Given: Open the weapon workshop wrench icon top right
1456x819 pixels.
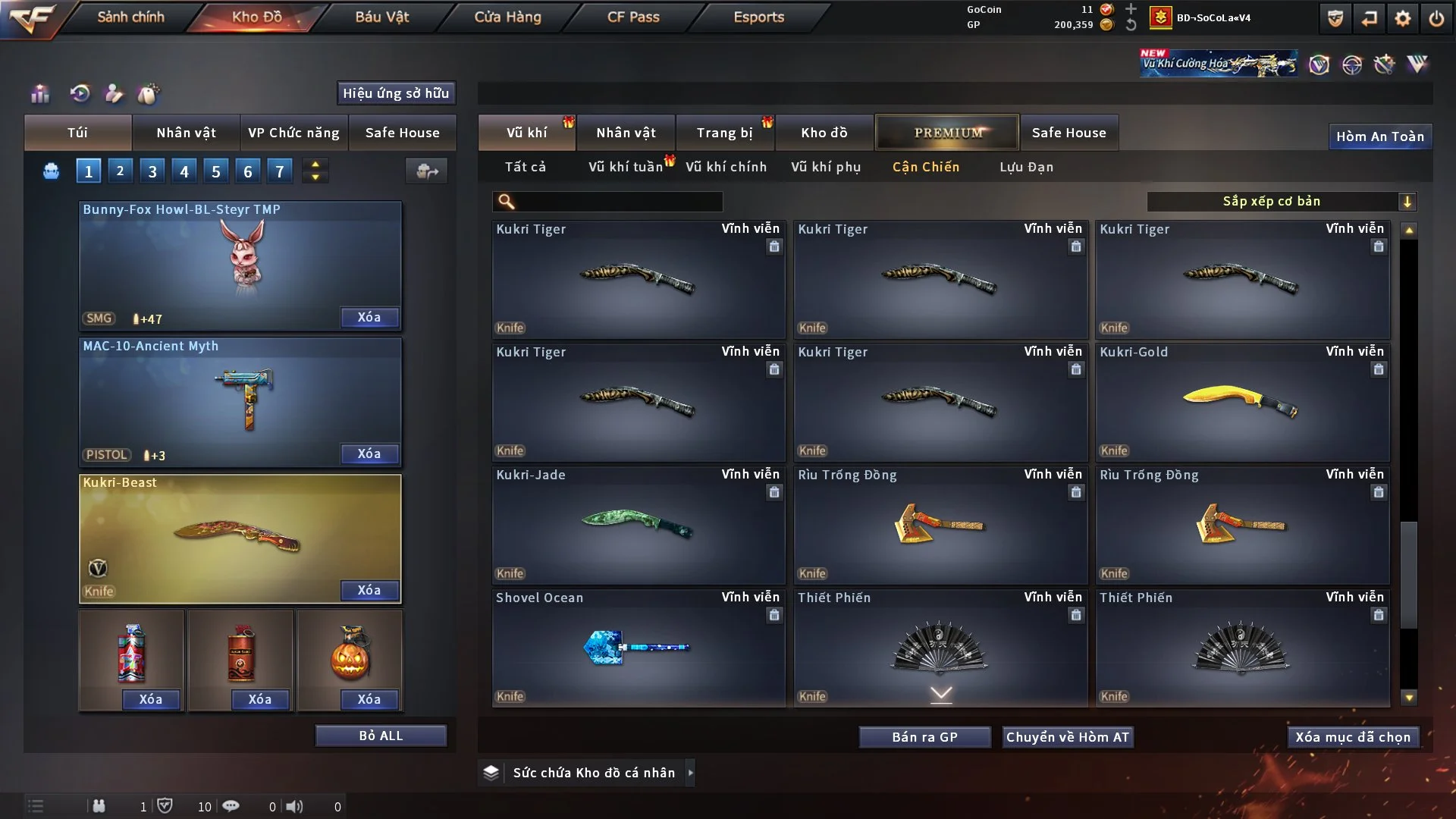Looking at the screenshot, I should coord(1384,64).
